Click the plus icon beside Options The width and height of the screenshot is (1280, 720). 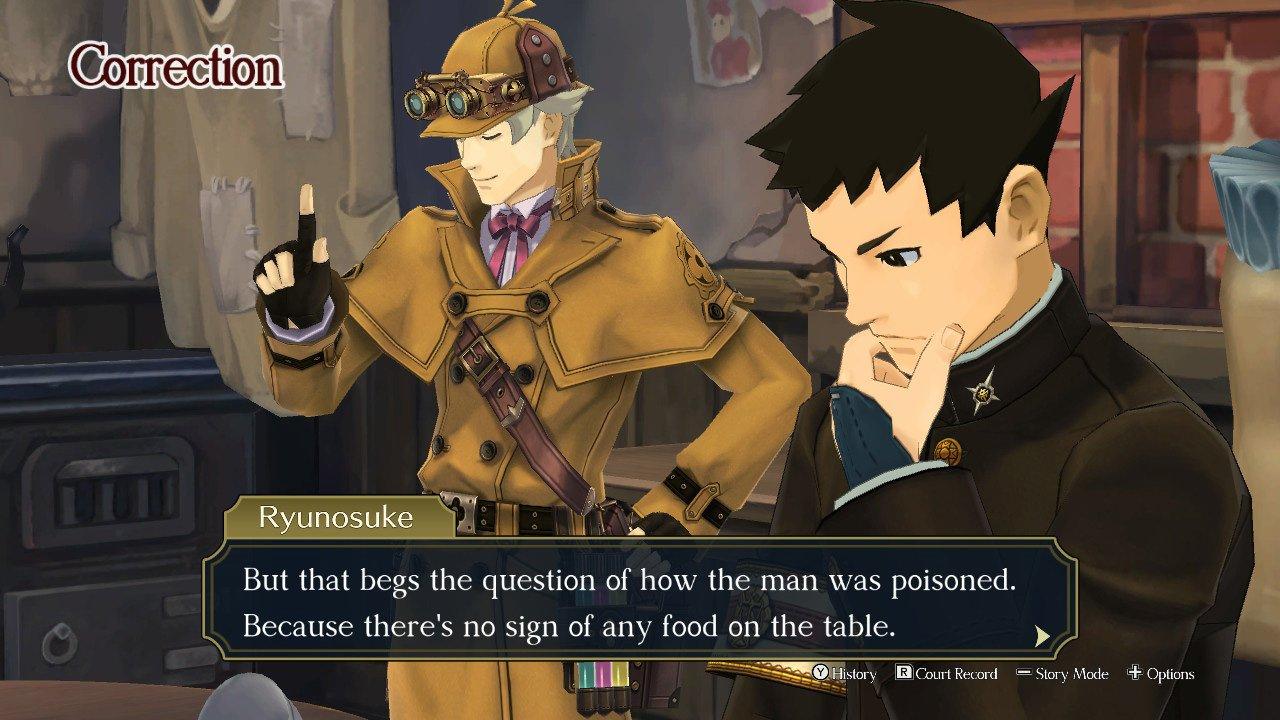(x=1135, y=674)
